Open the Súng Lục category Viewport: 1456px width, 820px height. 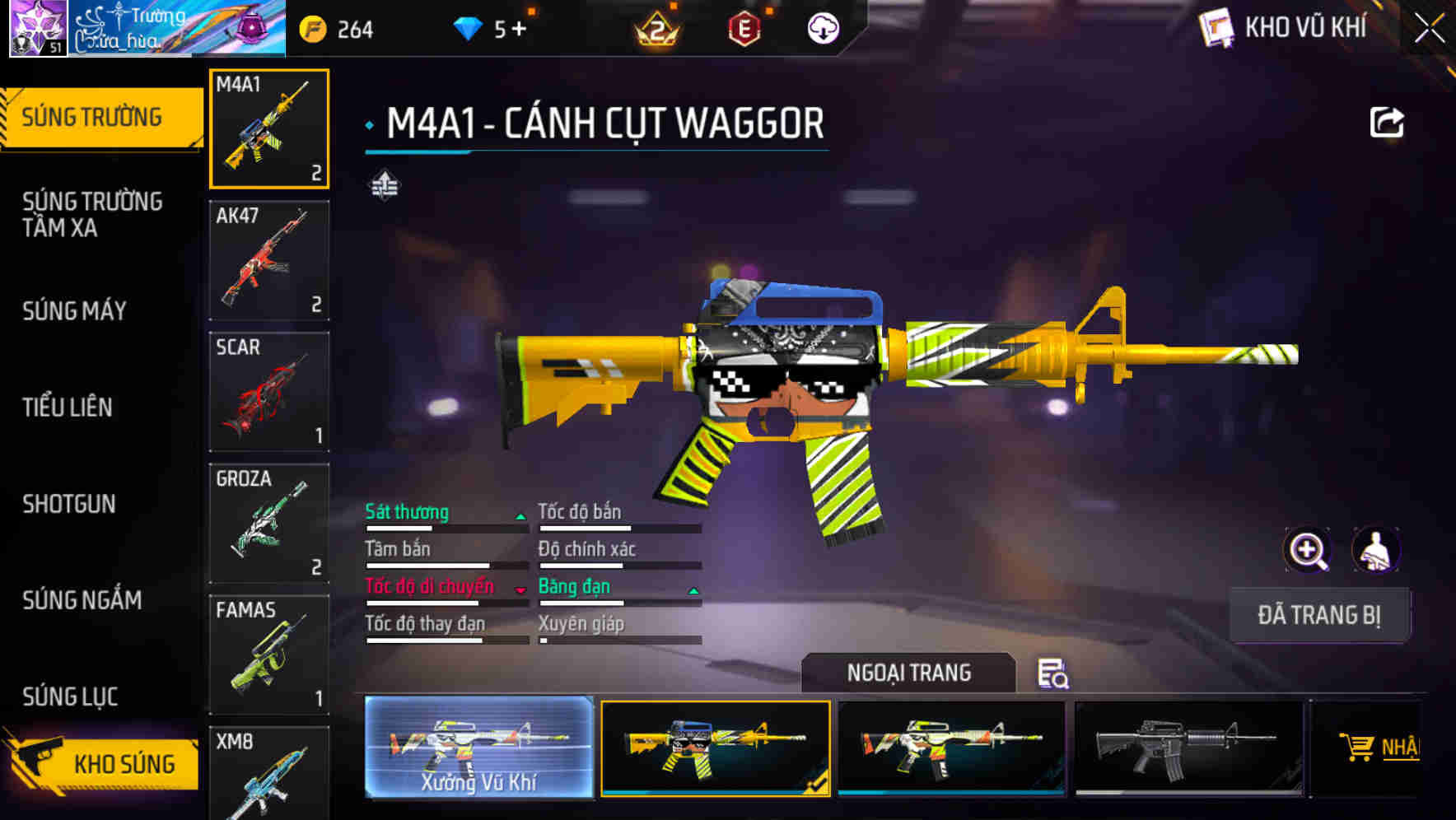pos(70,697)
